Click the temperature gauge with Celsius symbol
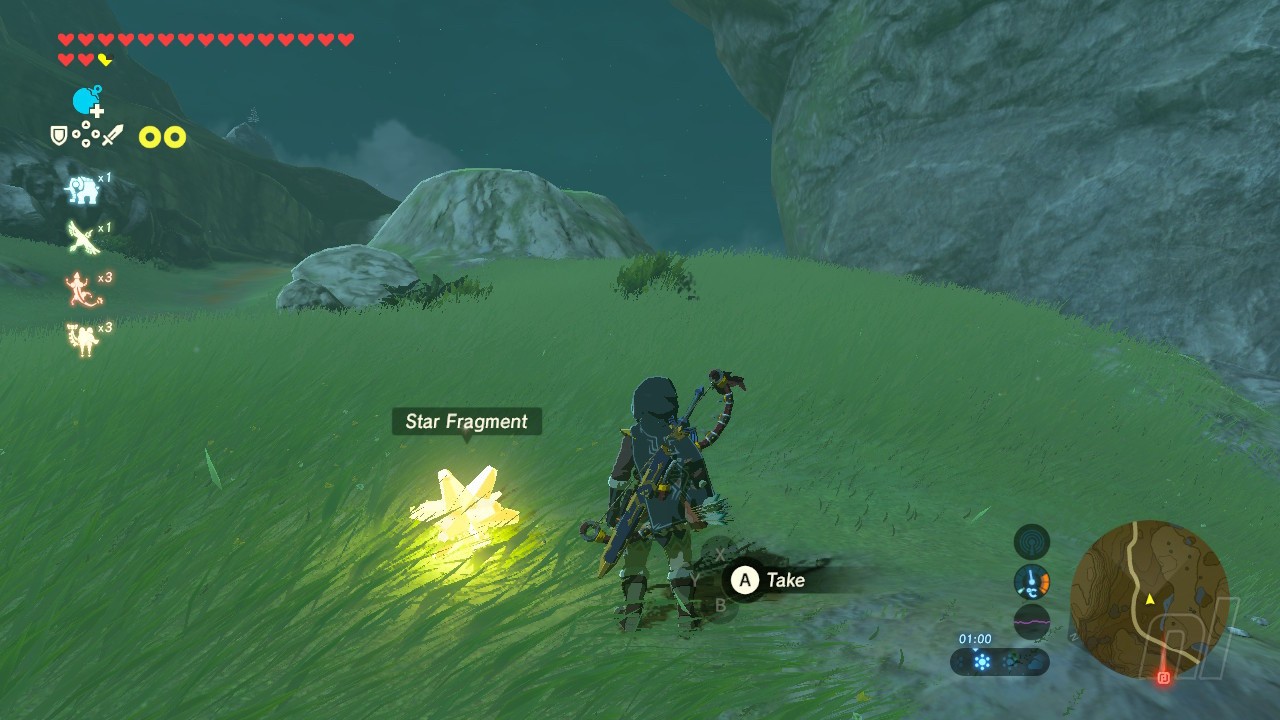1280x720 pixels. (1032, 580)
